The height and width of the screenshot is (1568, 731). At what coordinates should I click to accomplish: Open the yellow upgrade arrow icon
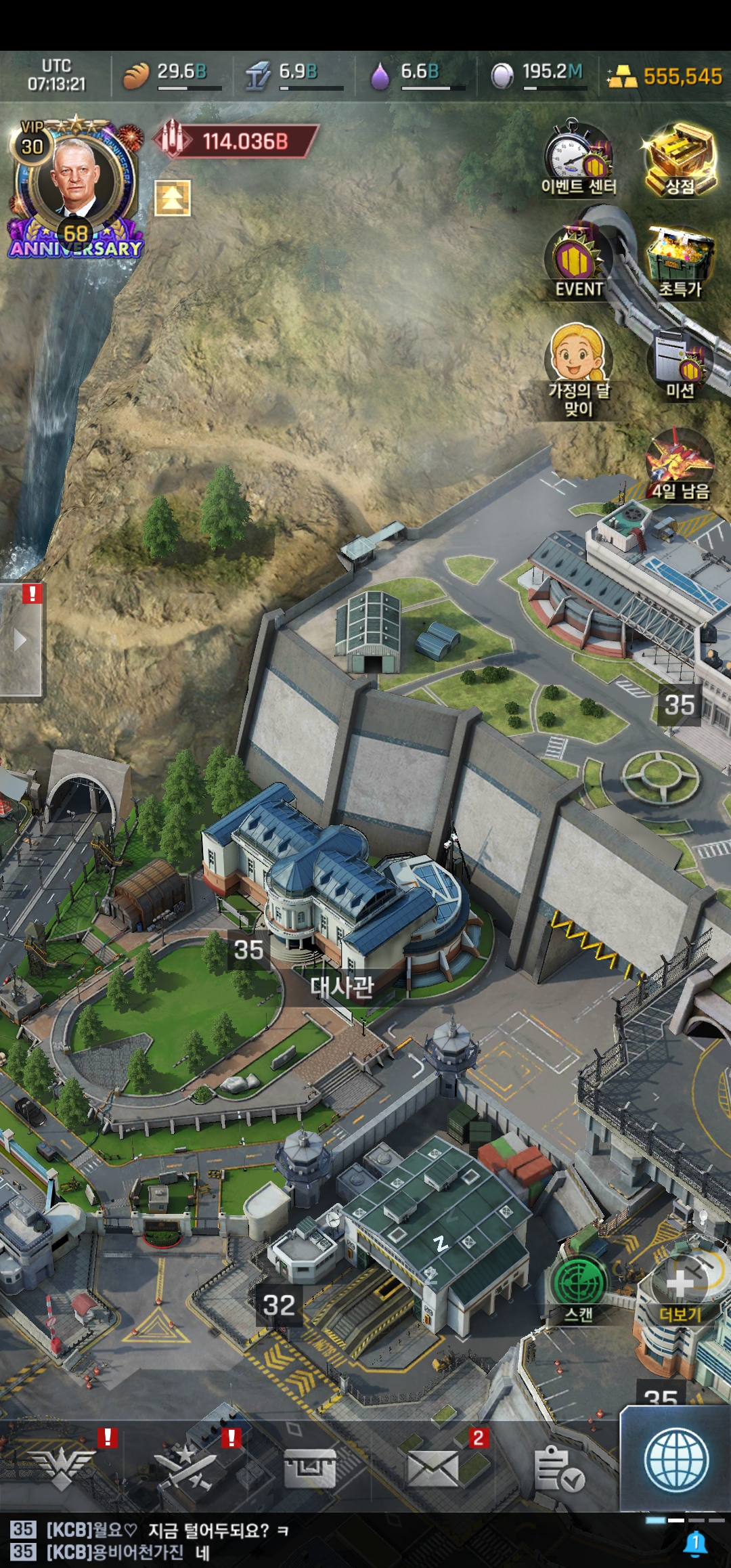pos(173,198)
